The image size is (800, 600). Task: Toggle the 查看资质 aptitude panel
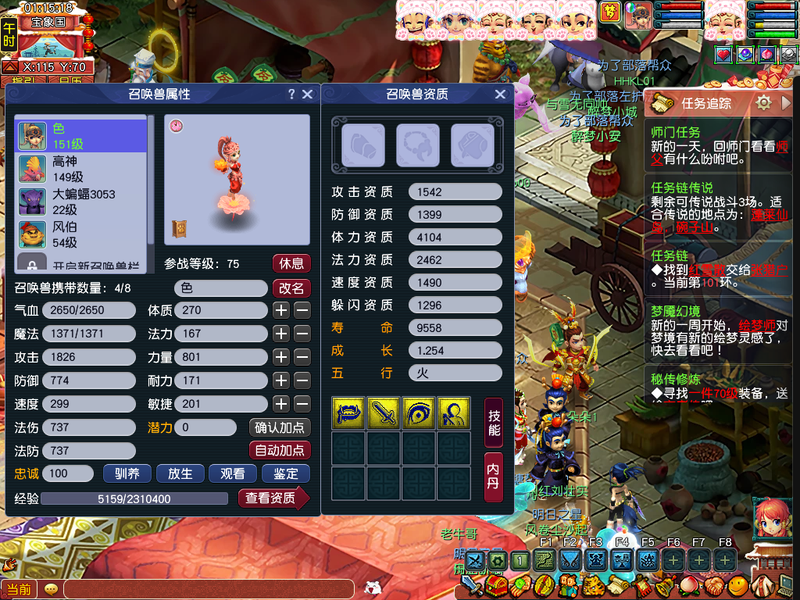272,498
